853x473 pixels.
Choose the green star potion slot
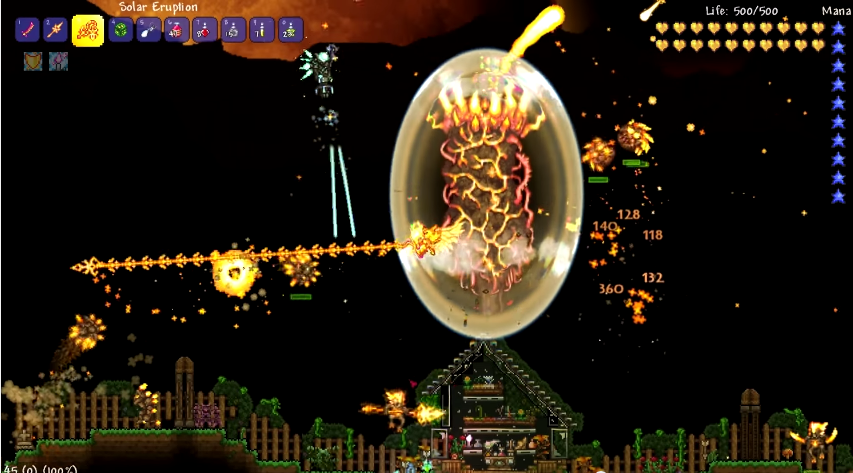pyautogui.click(x=291, y=30)
